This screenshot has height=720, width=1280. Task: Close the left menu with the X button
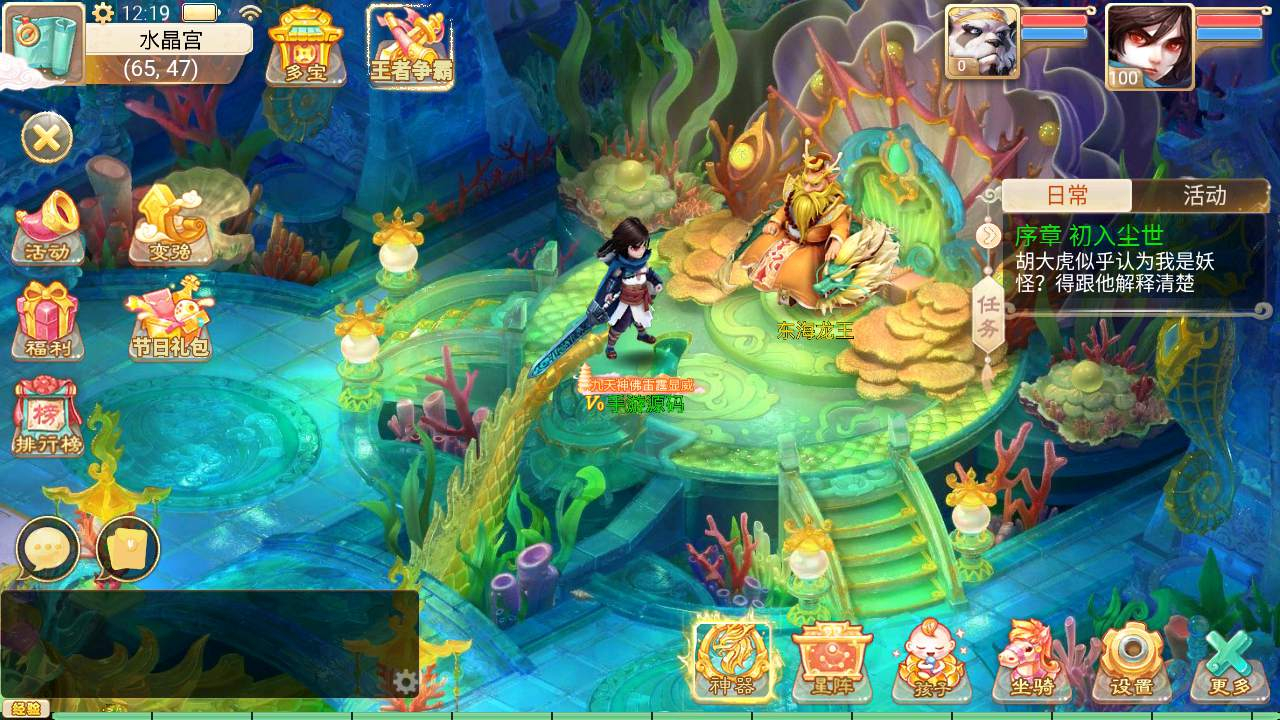tap(46, 138)
